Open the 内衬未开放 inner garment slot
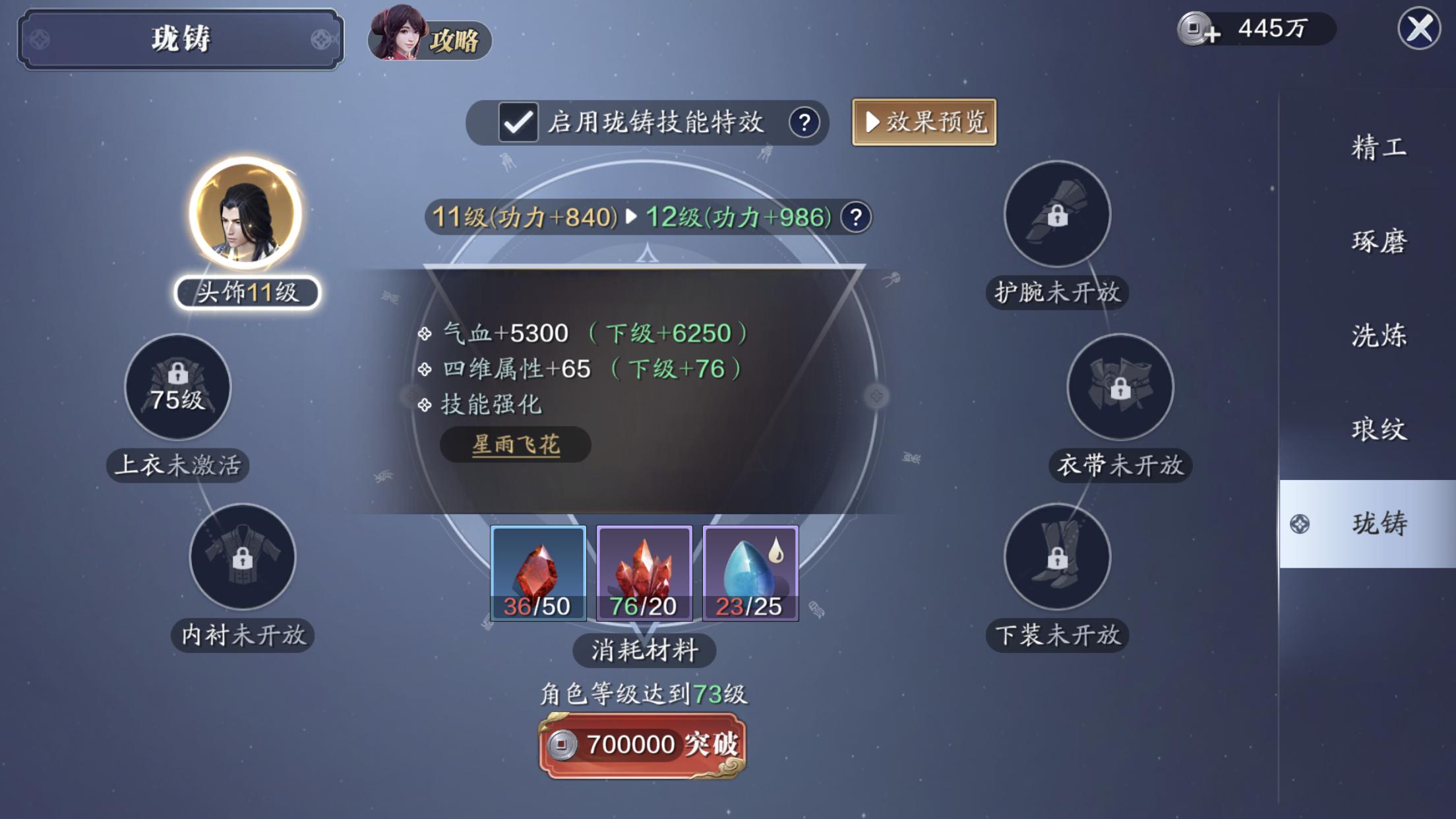 243,557
